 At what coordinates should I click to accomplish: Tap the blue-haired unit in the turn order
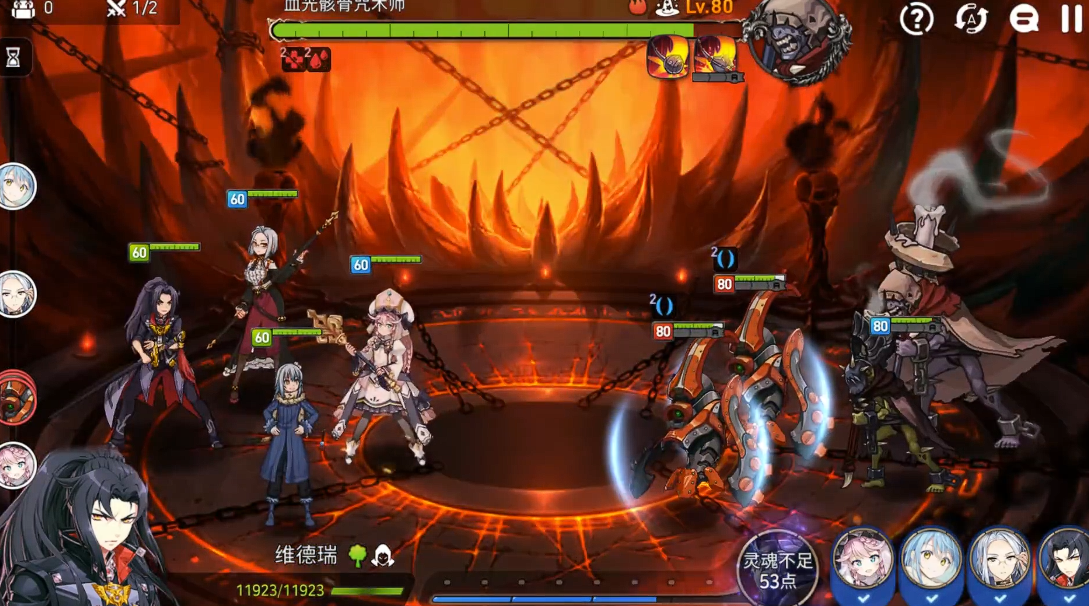click(17, 187)
